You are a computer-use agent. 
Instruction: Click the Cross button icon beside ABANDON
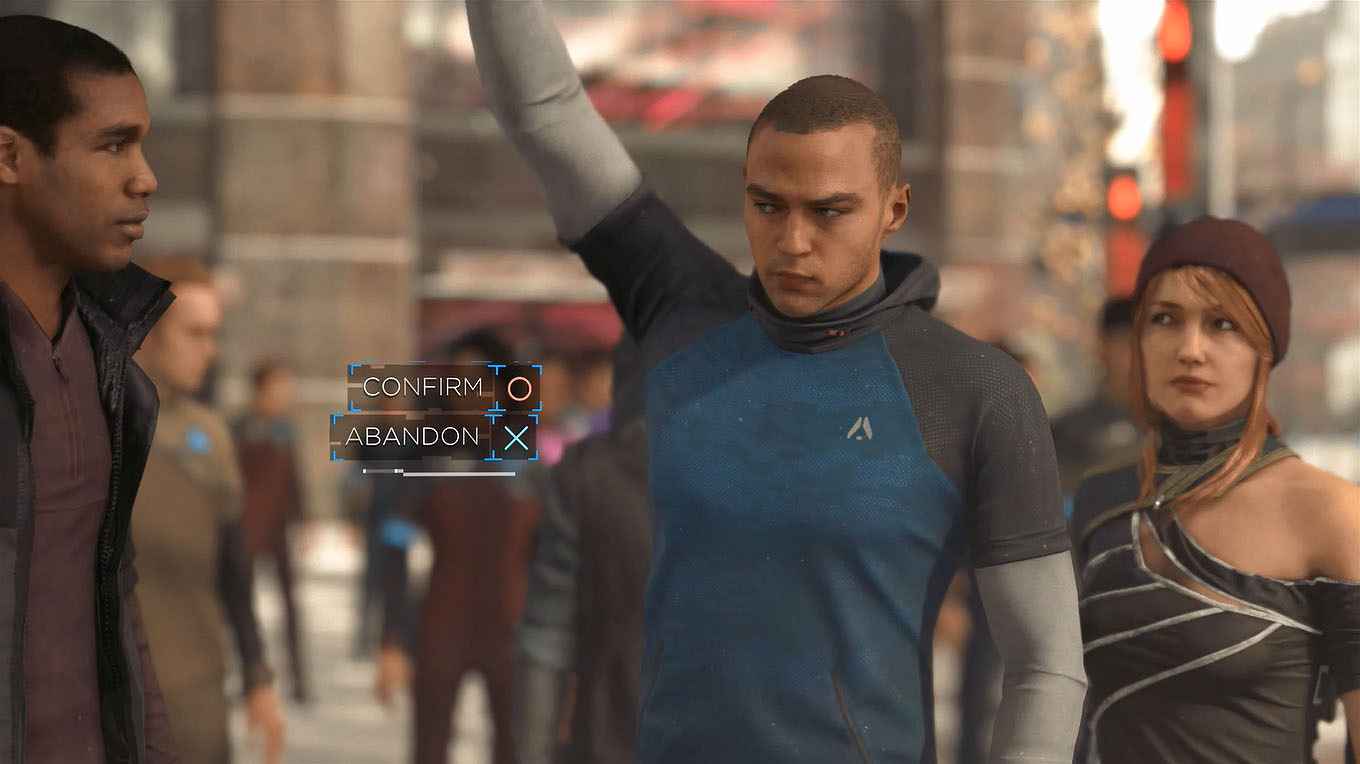pos(516,437)
